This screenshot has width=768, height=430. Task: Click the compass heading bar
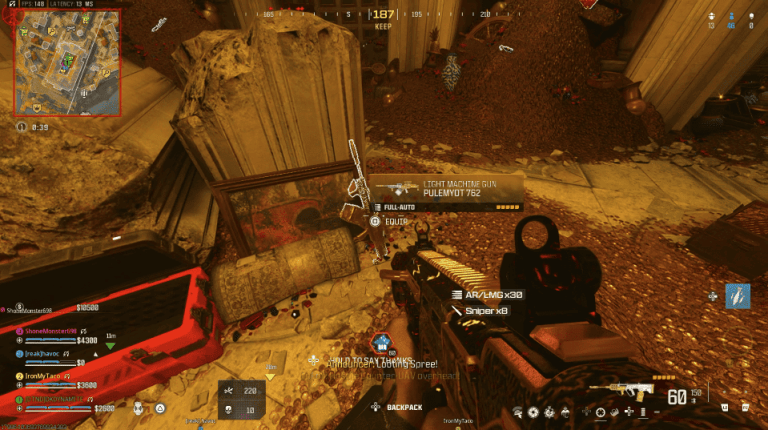point(383,15)
